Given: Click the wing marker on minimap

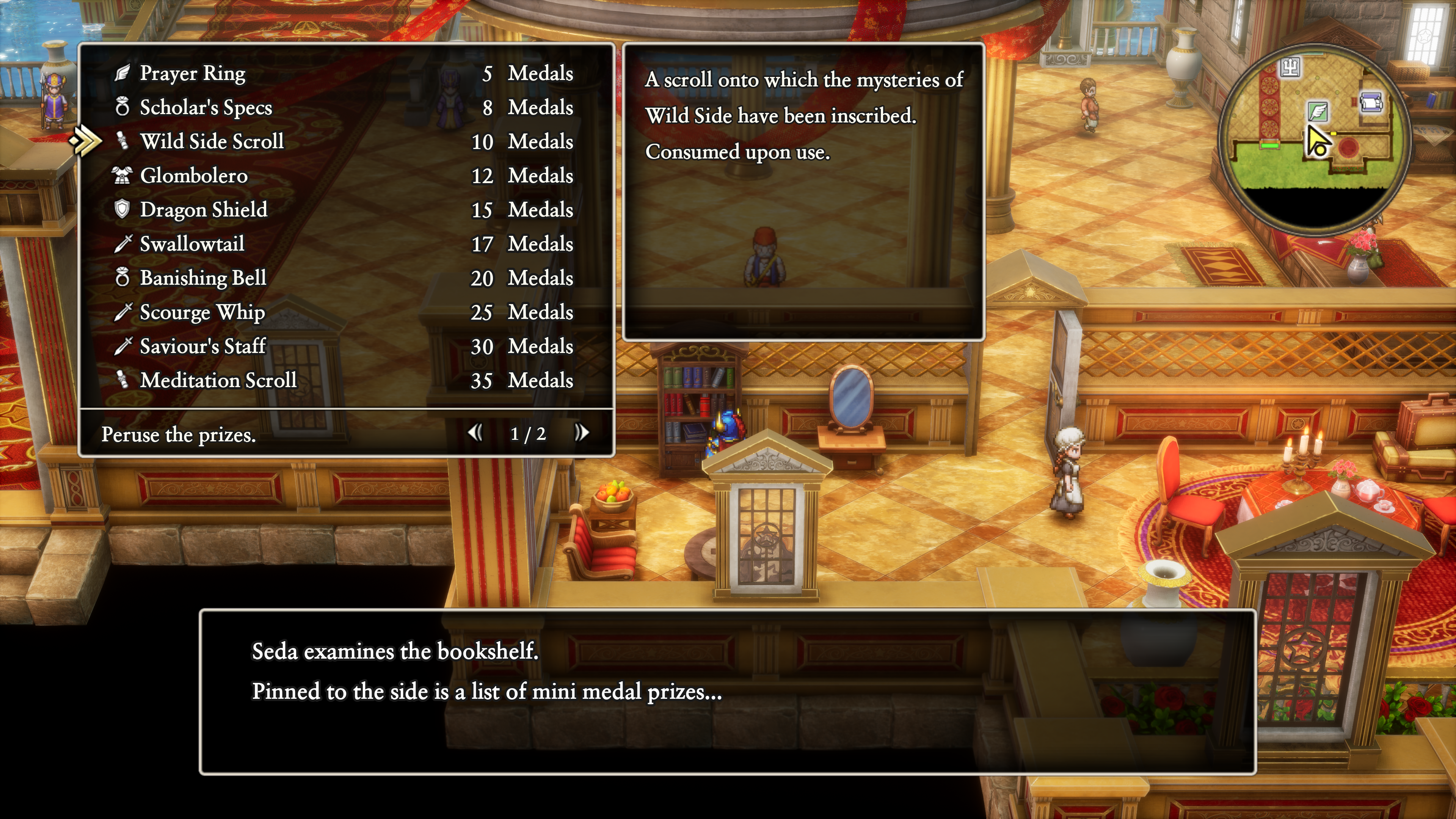Looking at the screenshot, I should [1318, 111].
